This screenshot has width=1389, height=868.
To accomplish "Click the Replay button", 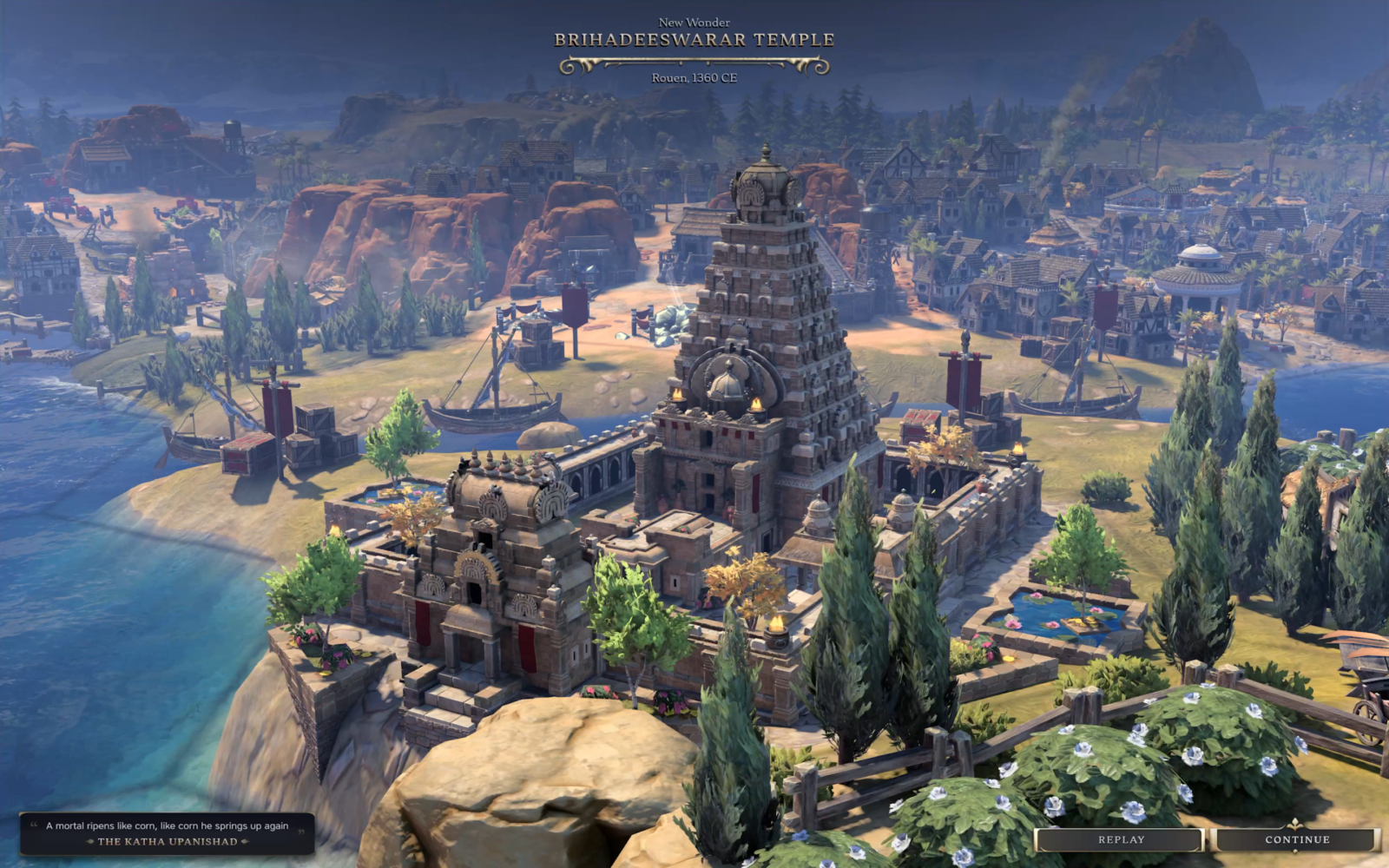I will coord(1120,839).
